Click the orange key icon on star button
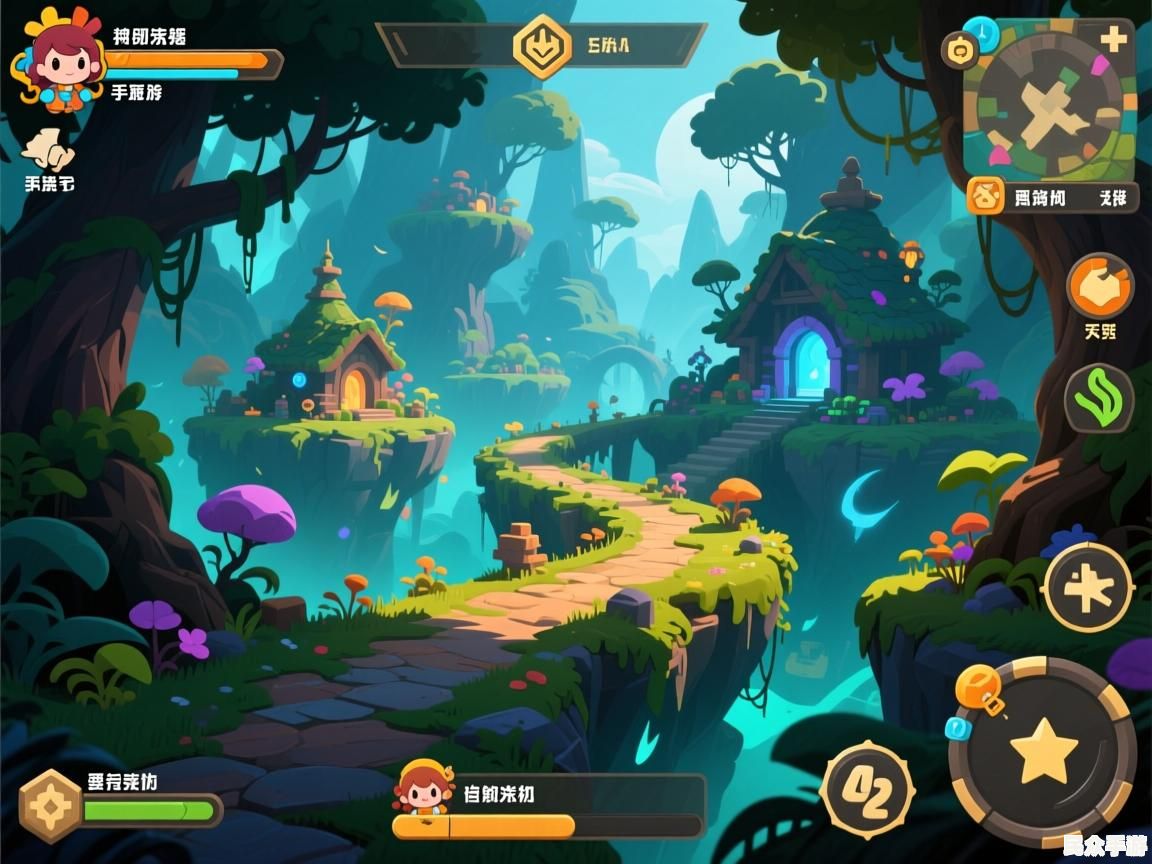This screenshot has width=1152, height=864. tap(978, 690)
